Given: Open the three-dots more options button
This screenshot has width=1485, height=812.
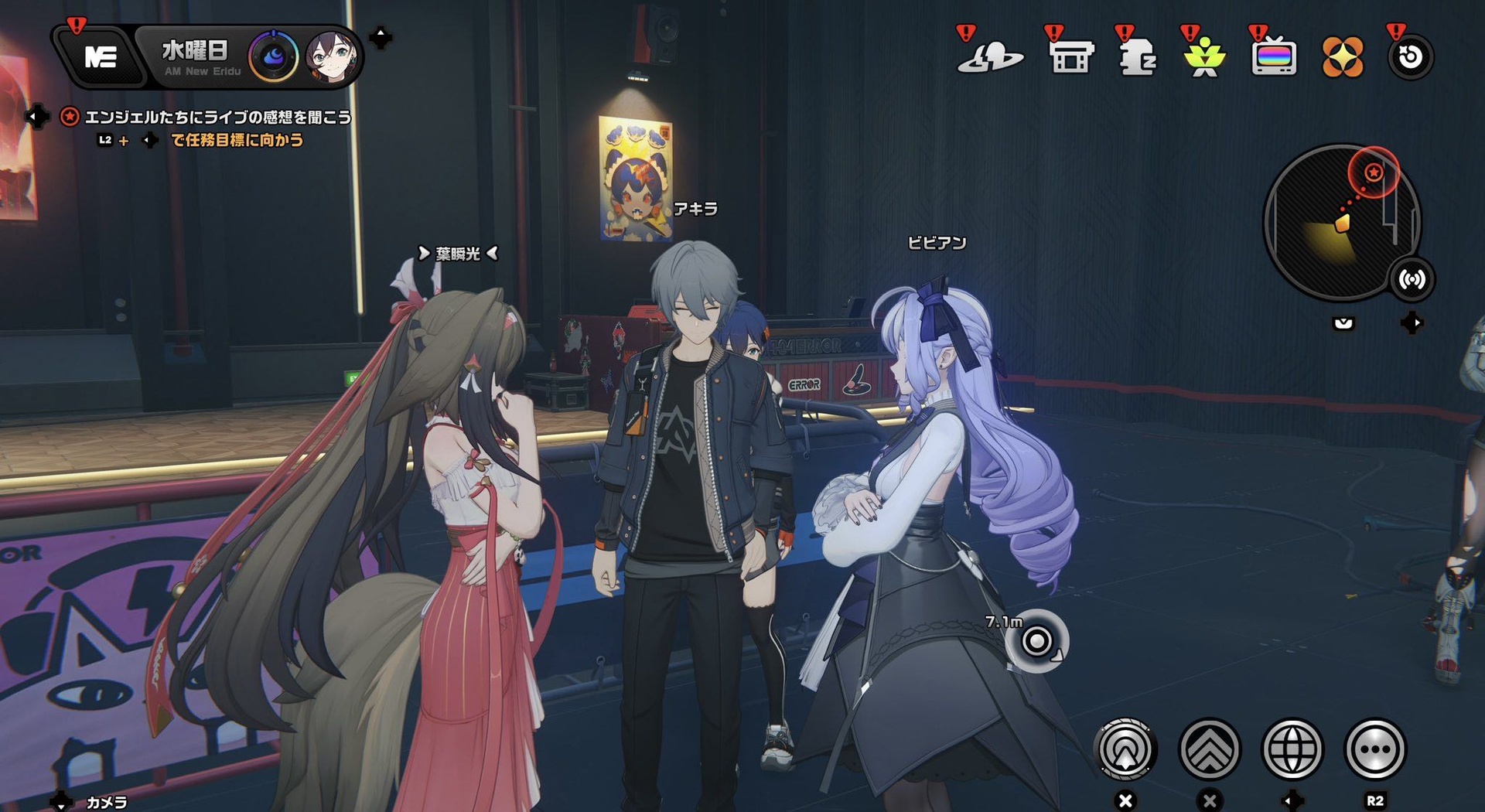Looking at the screenshot, I should (1375, 749).
